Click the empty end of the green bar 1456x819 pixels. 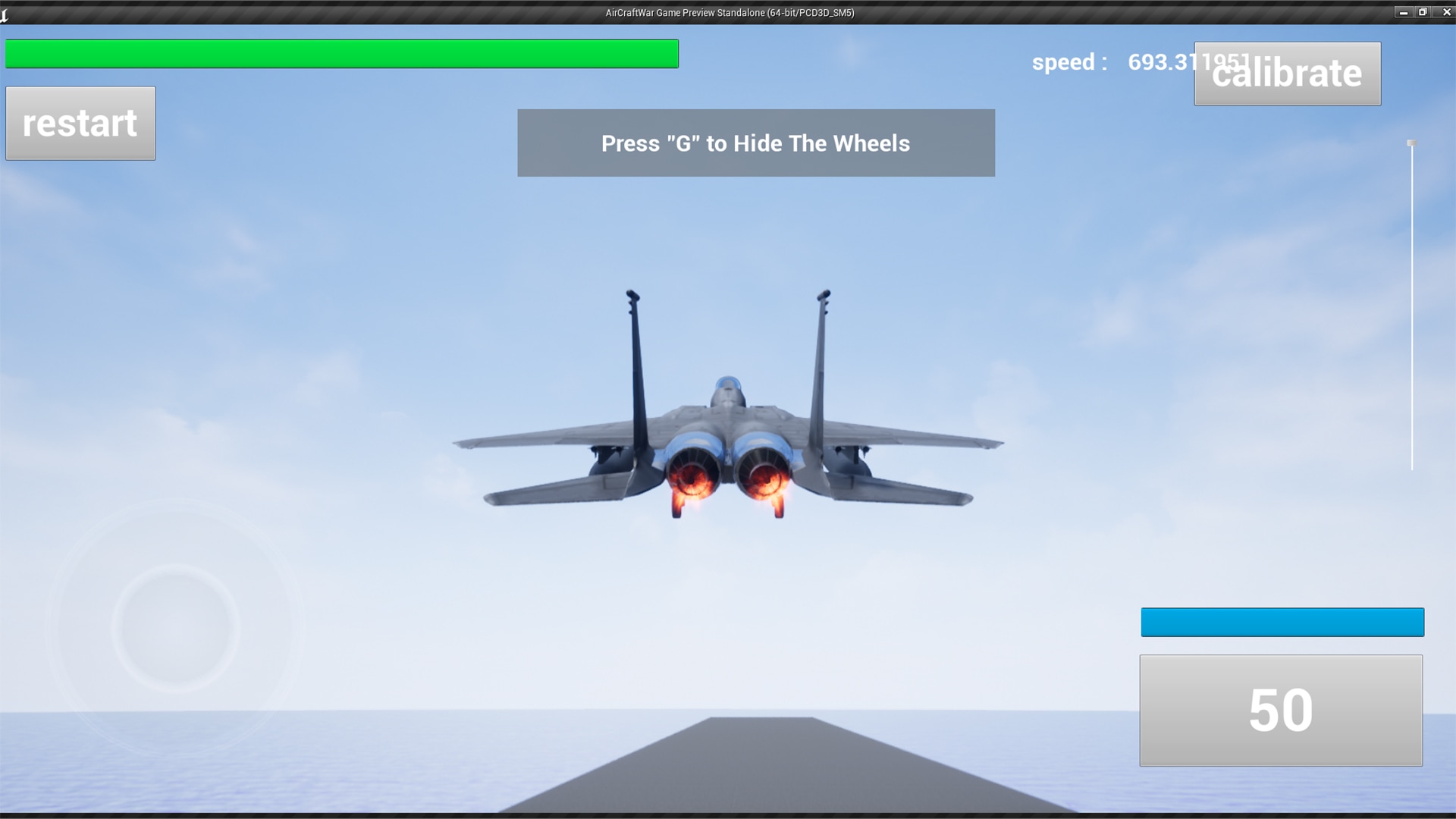(x=660, y=54)
